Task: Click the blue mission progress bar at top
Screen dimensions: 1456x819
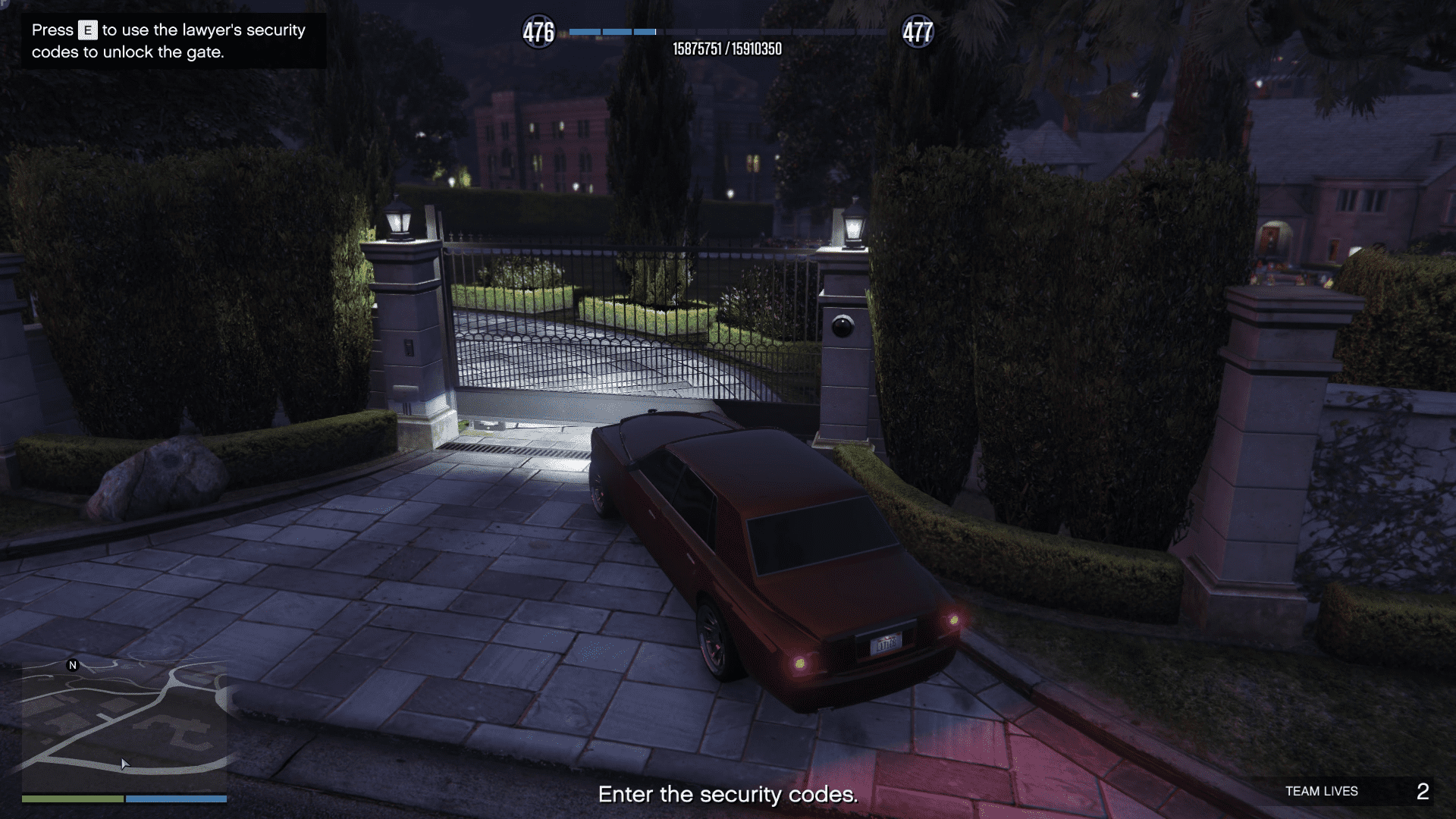Action: click(614, 32)
